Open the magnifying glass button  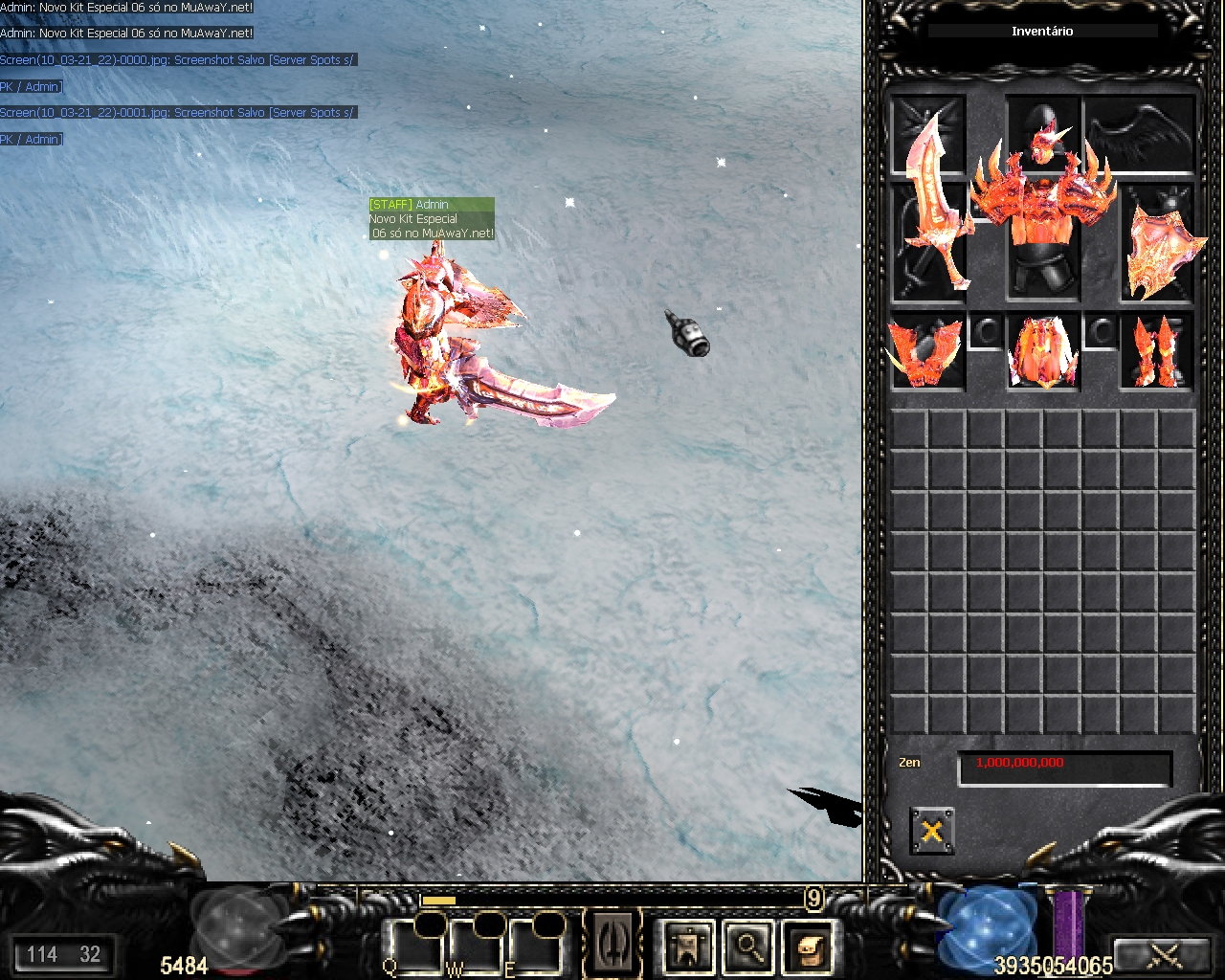coord(747,947)
